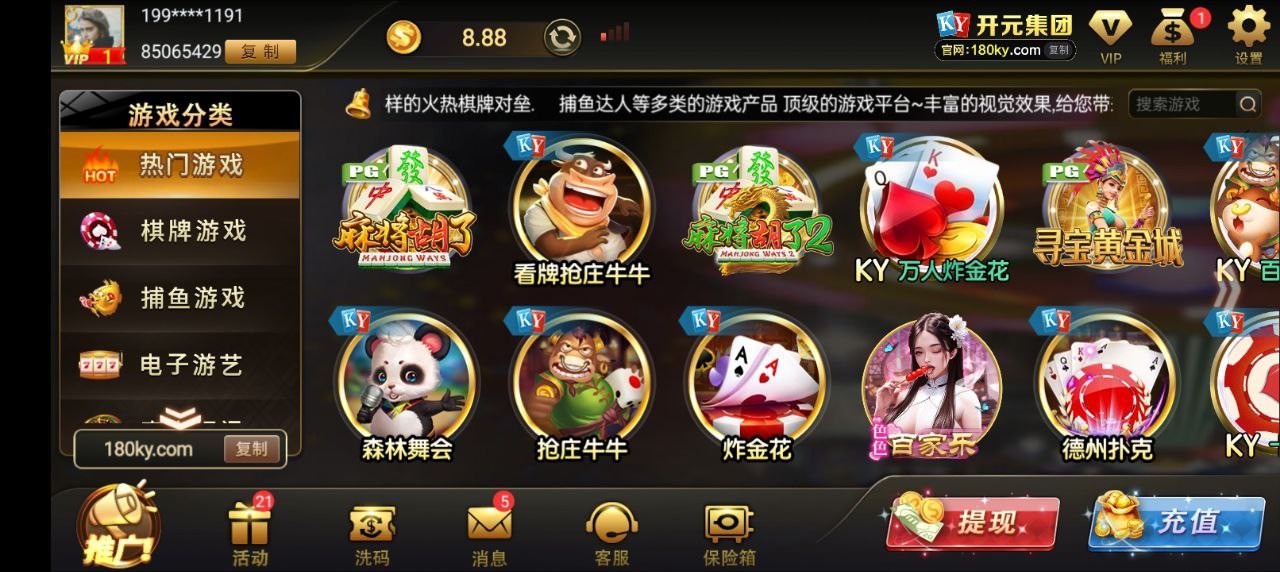
Task: Refresh the coin balance
Action: click(562, 38)
